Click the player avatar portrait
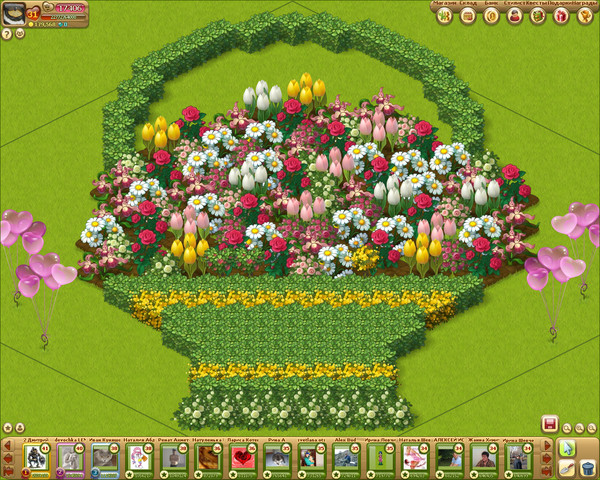This screenshot has height=480, width=600. tap(14, 12)
